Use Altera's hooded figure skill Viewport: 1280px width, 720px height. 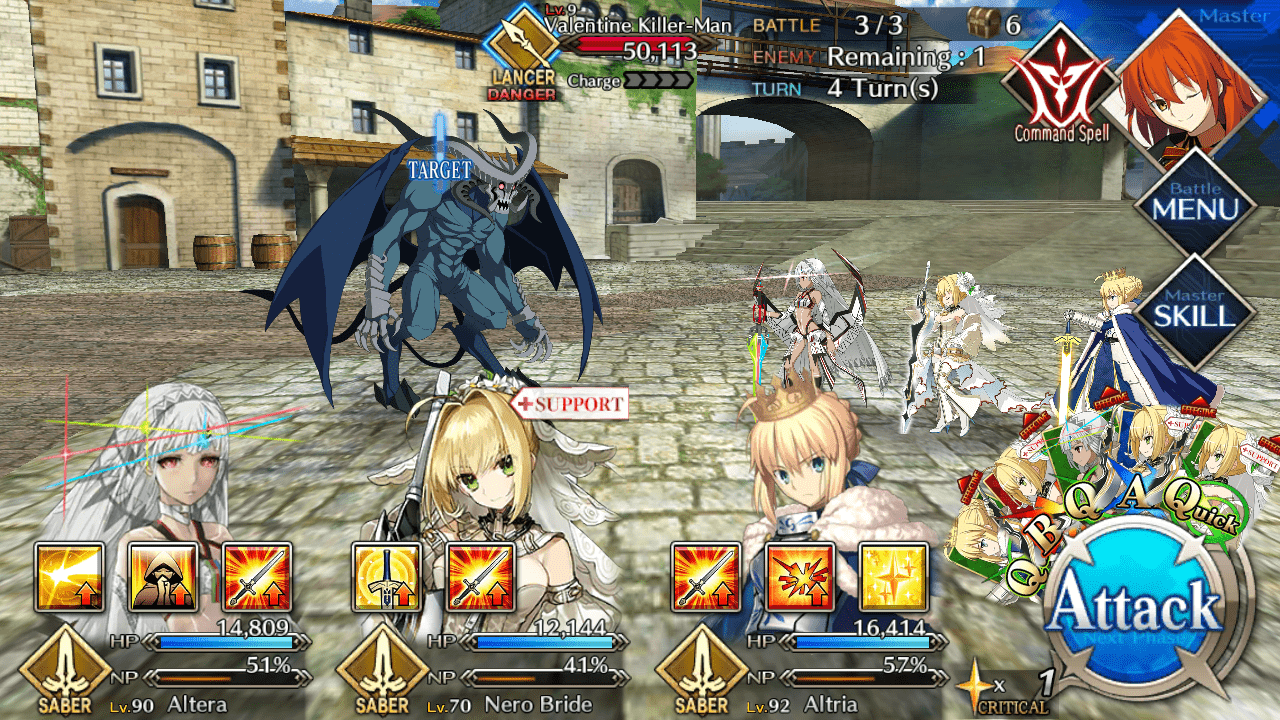click(x=163, y=577)
